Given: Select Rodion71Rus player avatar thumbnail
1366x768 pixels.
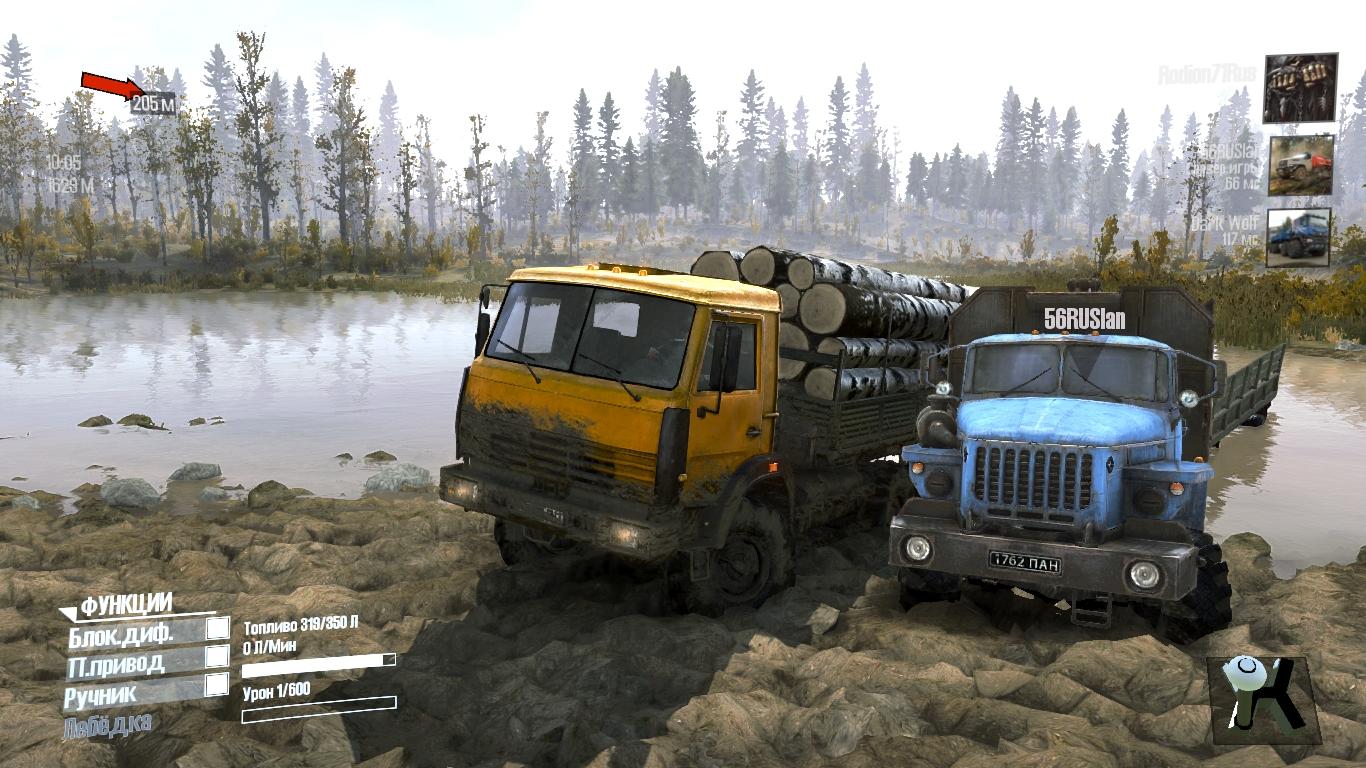Looking at the screenshot, I should (1300, 88).
